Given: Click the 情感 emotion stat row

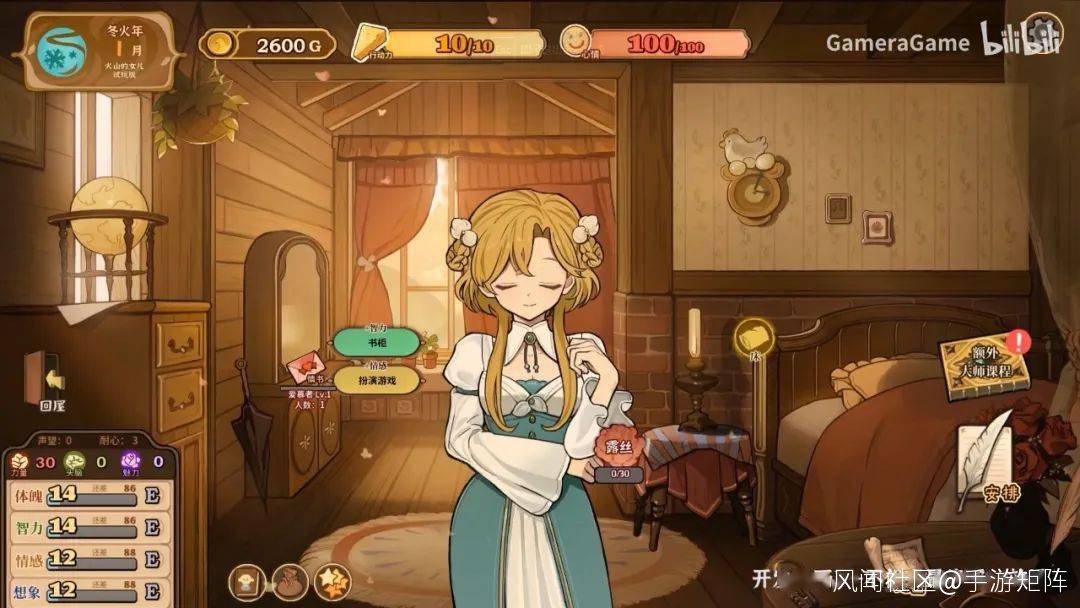Looking at the screenshot, I should click(x=88, y=558).
